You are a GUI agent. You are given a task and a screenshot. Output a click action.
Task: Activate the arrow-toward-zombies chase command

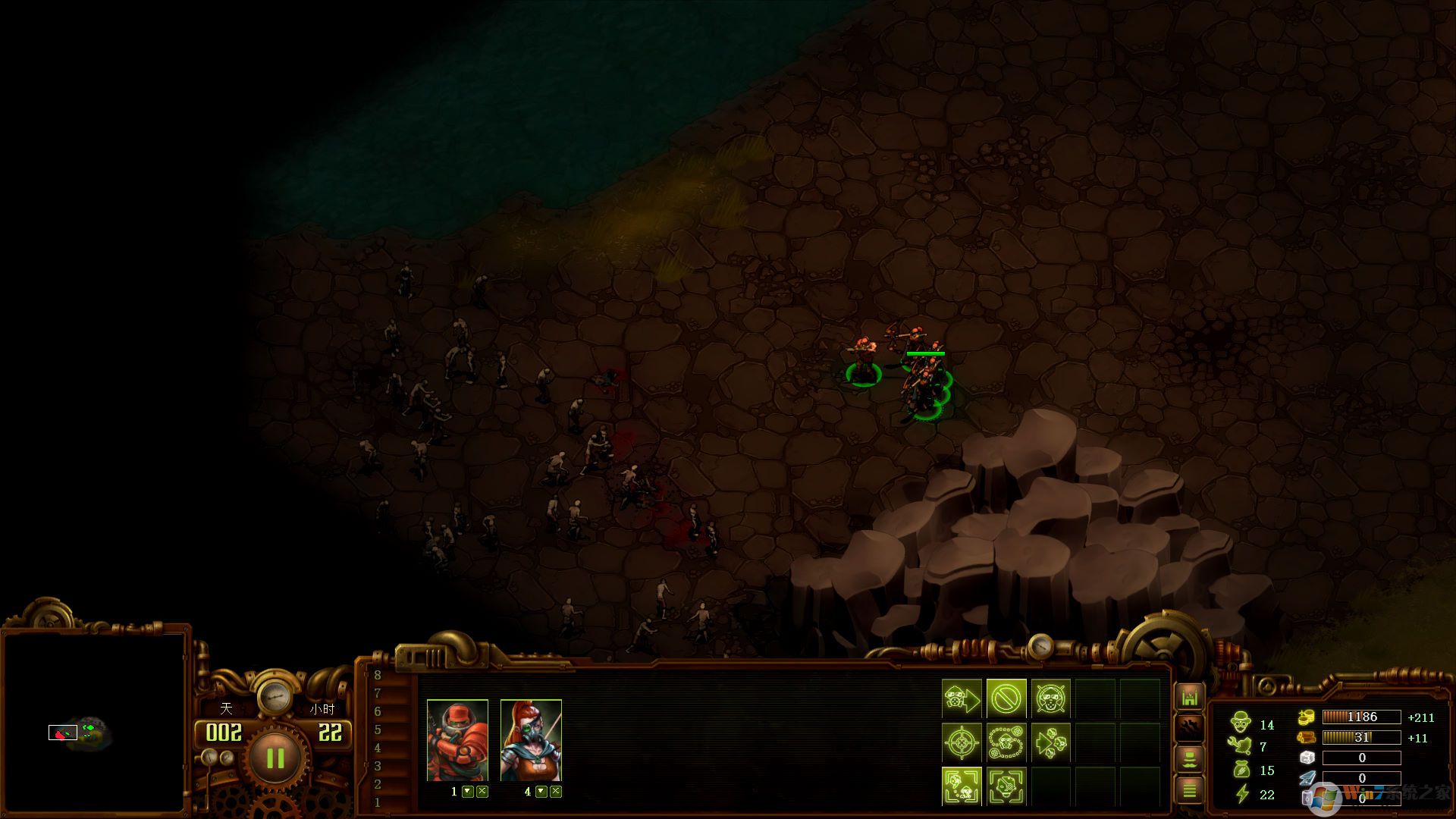pos(1050,742)
